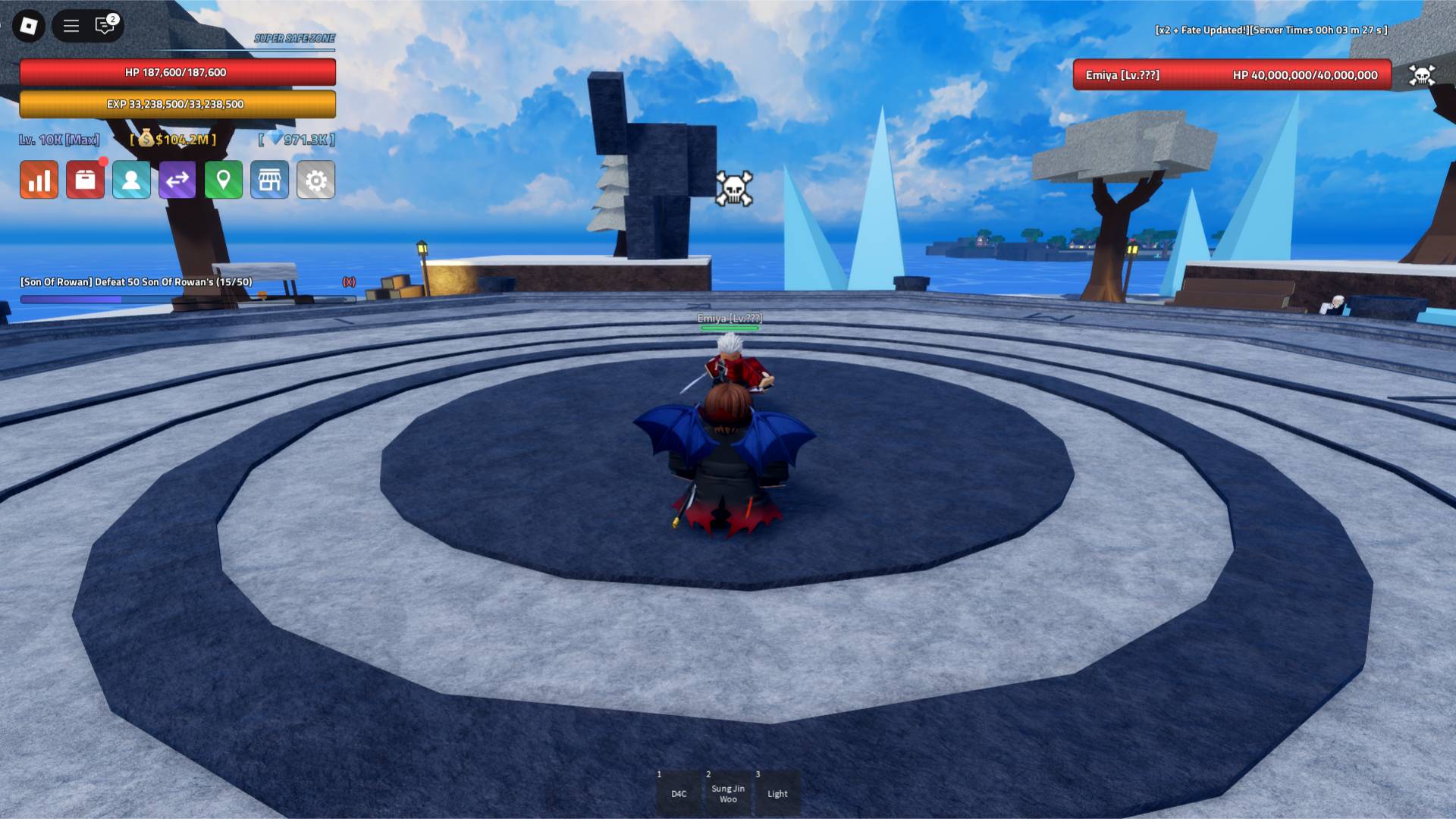
Task: Select the D4C ability in slot 1
Action: coord(679,793)
